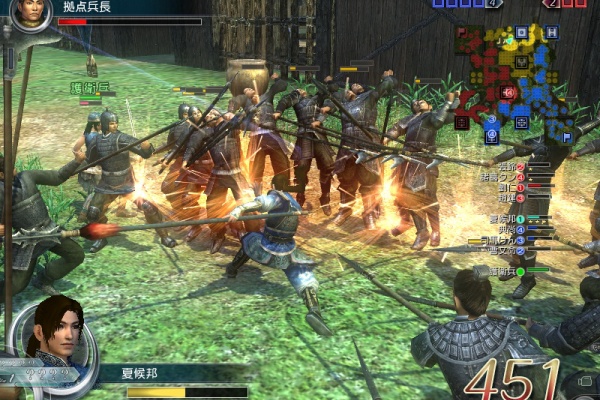
Task: Click the targeted 拠点兵長 enemy portrait
Action: (x=32, y=13)
